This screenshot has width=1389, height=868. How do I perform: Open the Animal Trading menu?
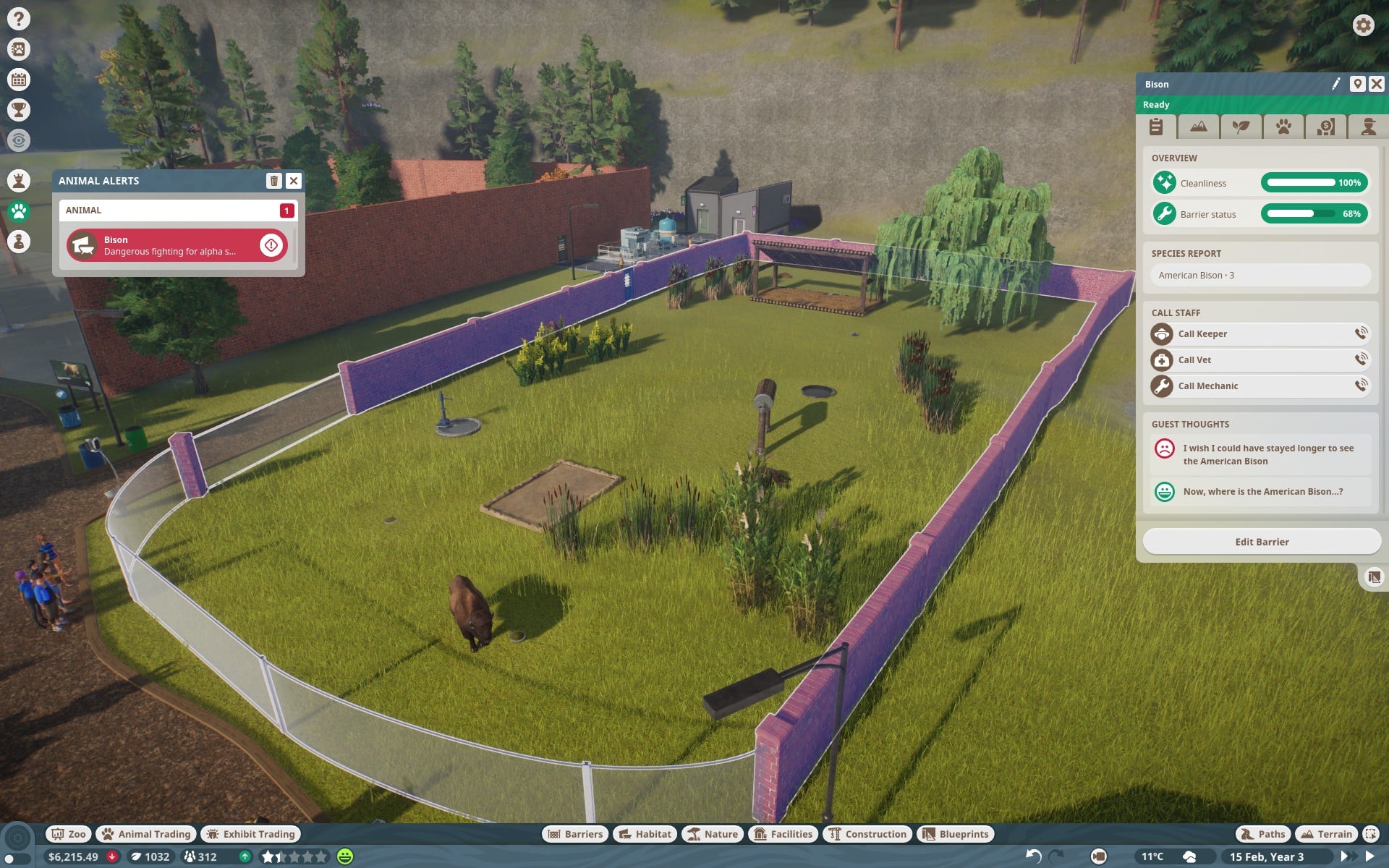(x=146, y=834)
